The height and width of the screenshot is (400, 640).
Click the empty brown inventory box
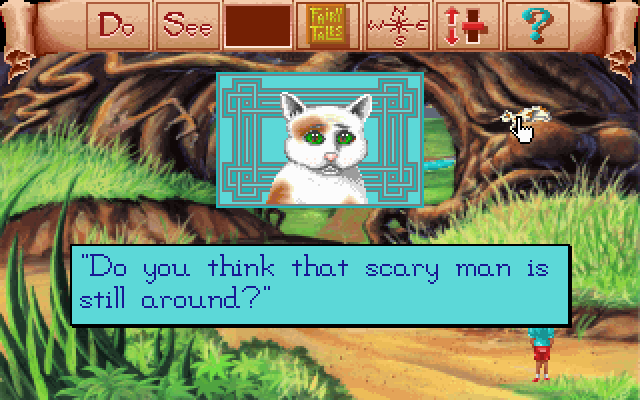click(x=258, y=27)
